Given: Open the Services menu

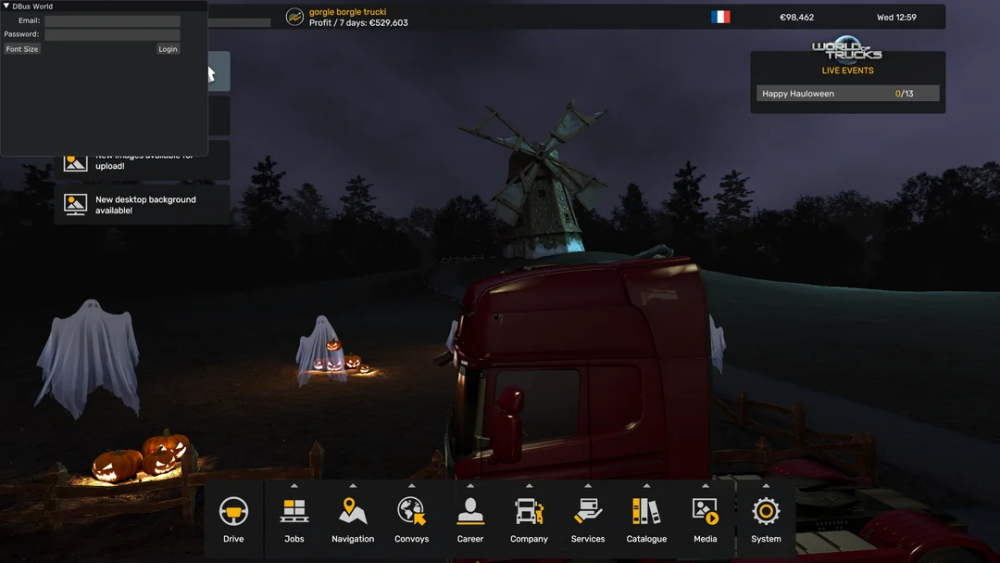Looking at the screenshot, I should [x=588, y=520].
